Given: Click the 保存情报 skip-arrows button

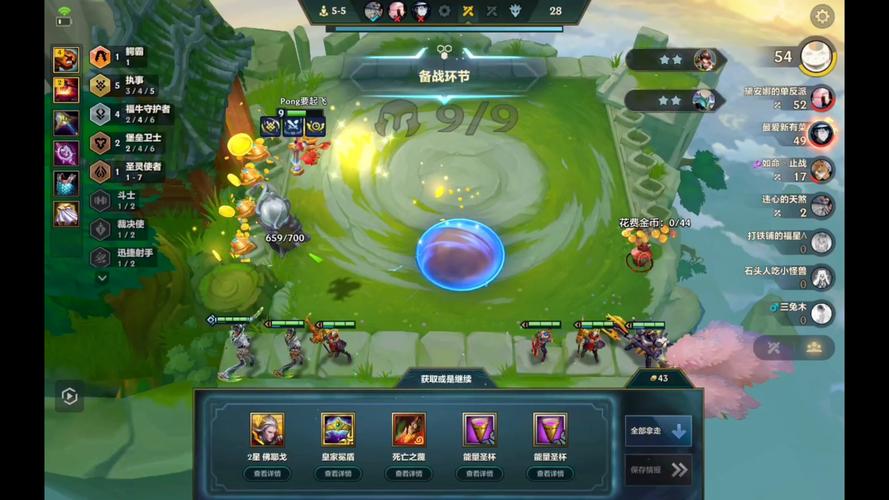Looking at the screenshot, I should tap(658, 469).
